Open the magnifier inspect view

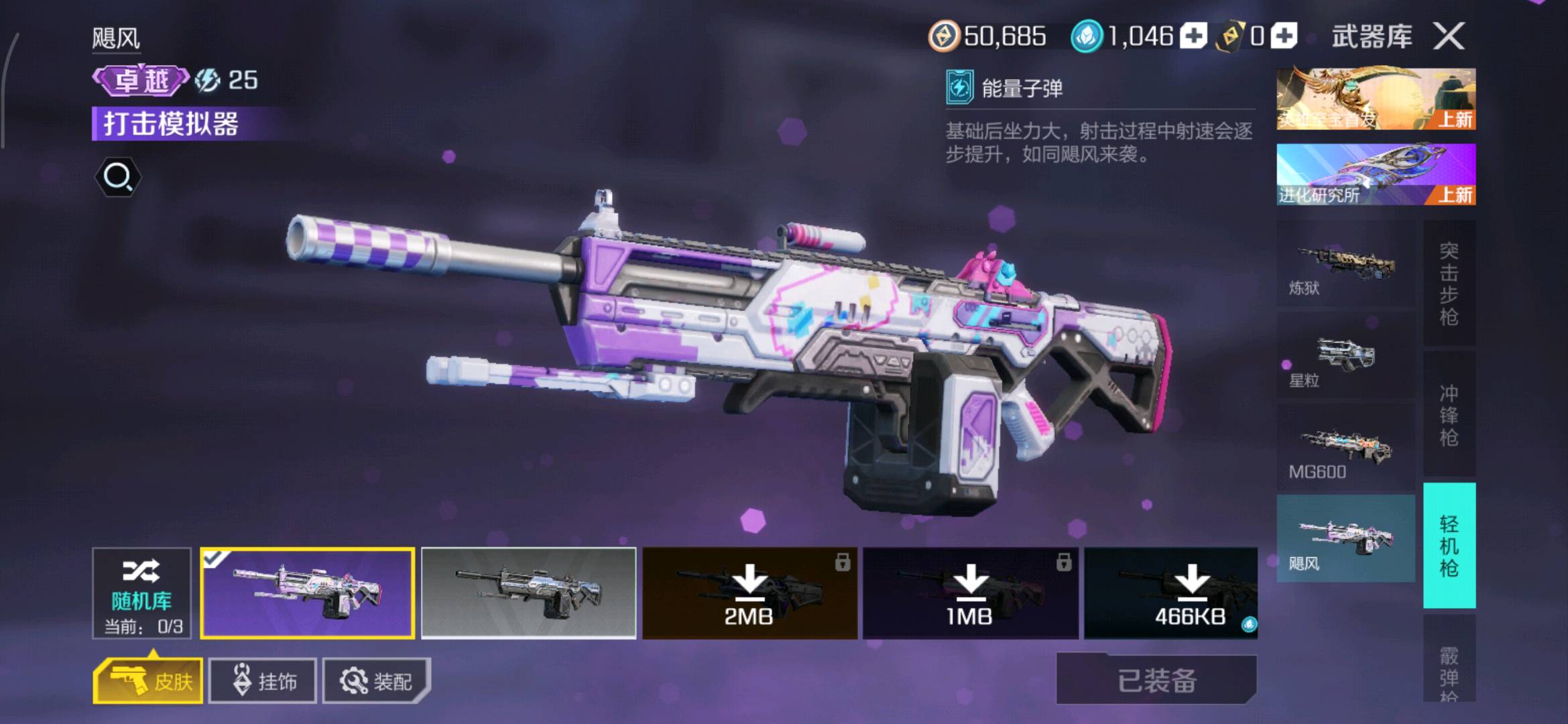tap(118, 177)
